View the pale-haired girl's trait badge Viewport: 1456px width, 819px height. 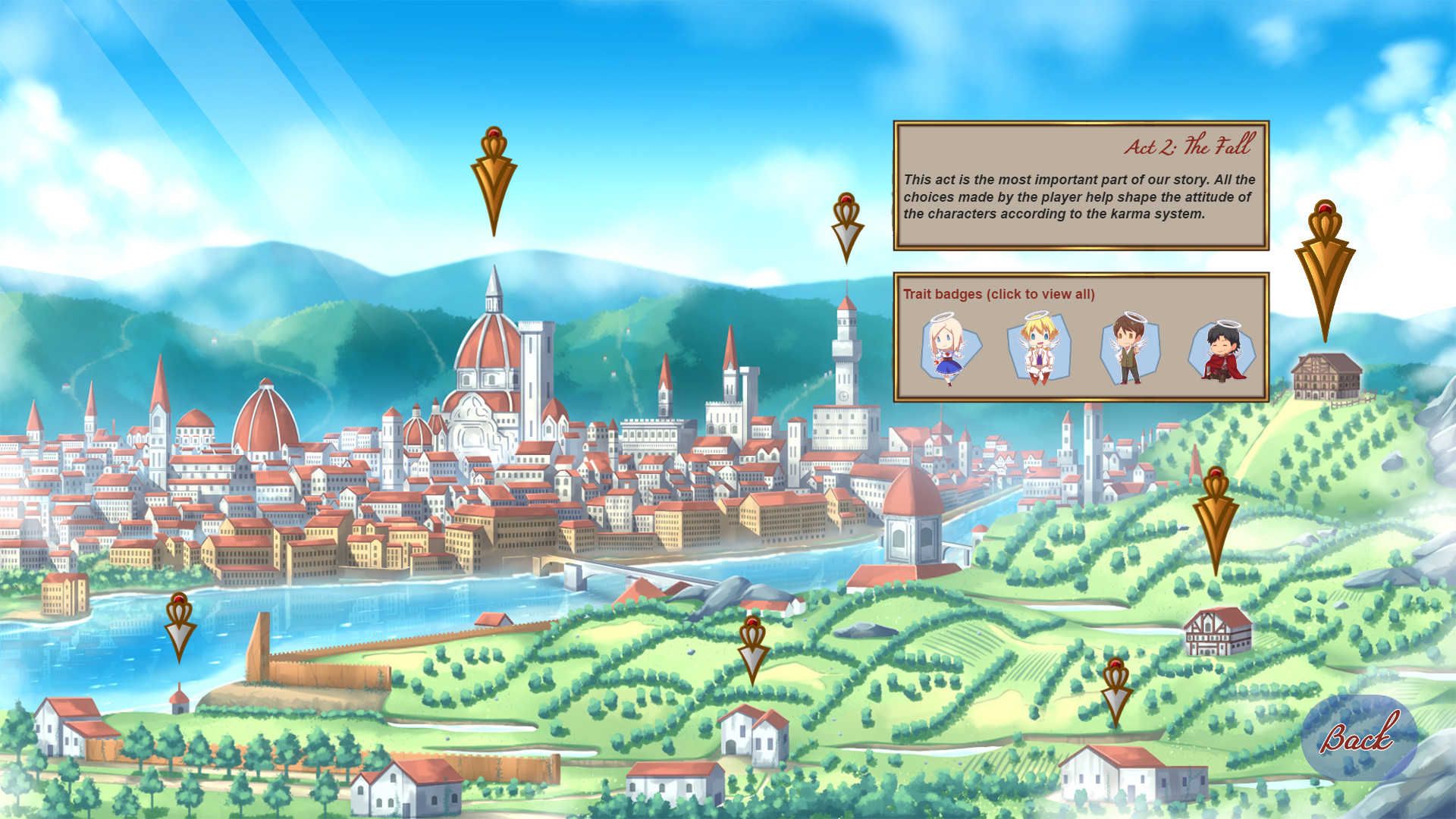[950, 349]
